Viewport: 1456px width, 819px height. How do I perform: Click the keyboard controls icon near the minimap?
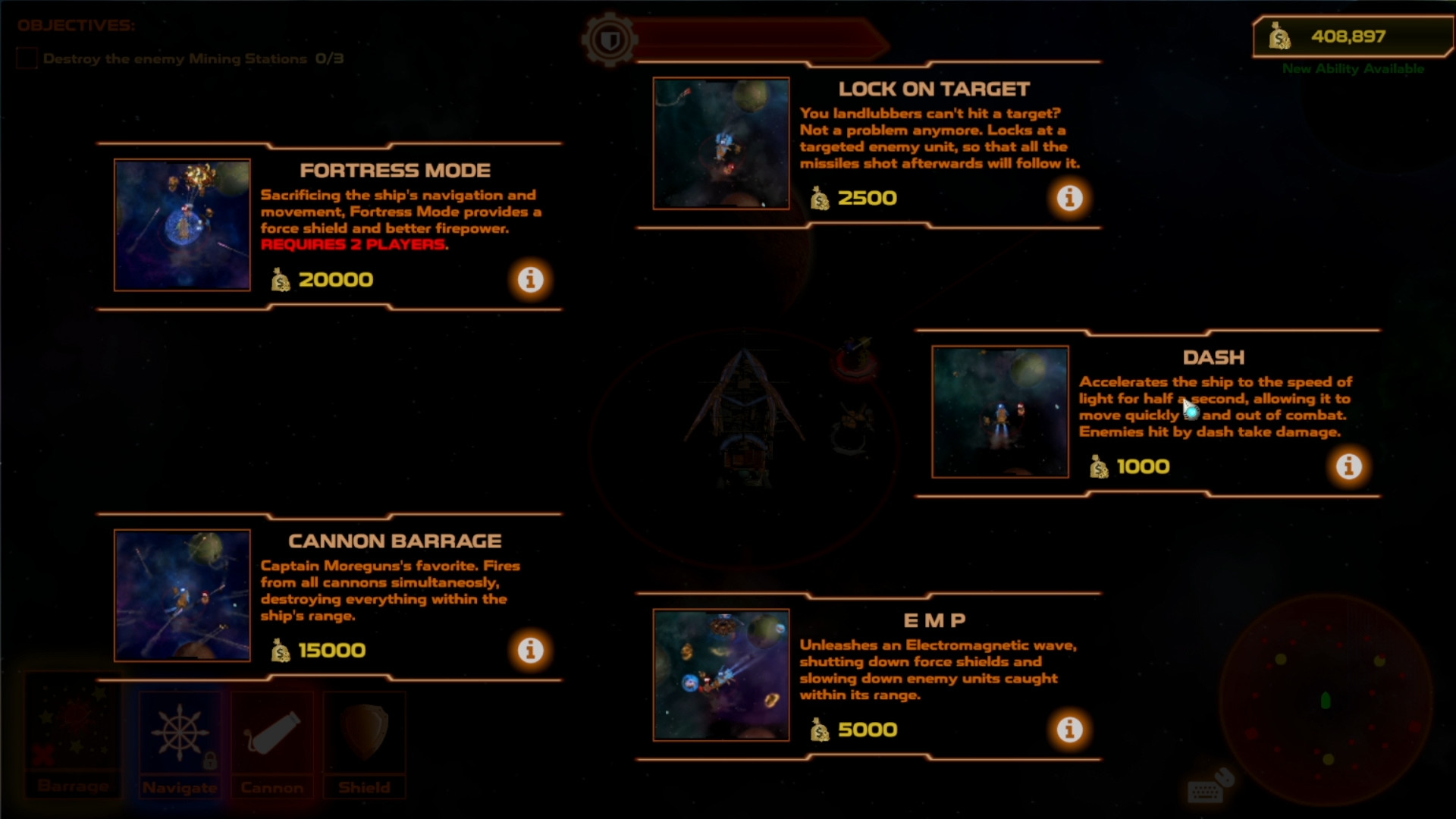[x=1205, y=792]
